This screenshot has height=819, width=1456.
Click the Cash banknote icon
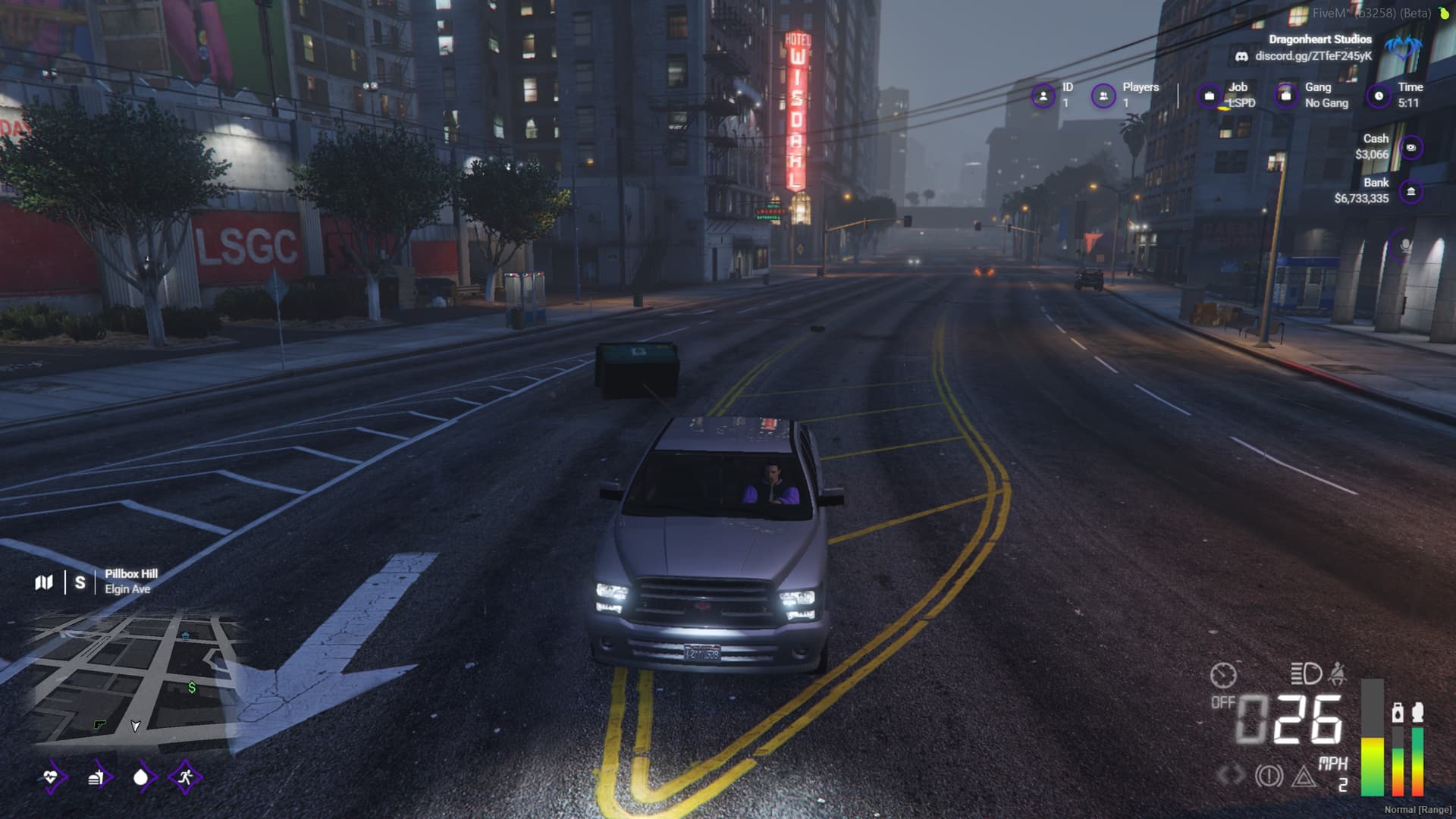[1410, 148]
